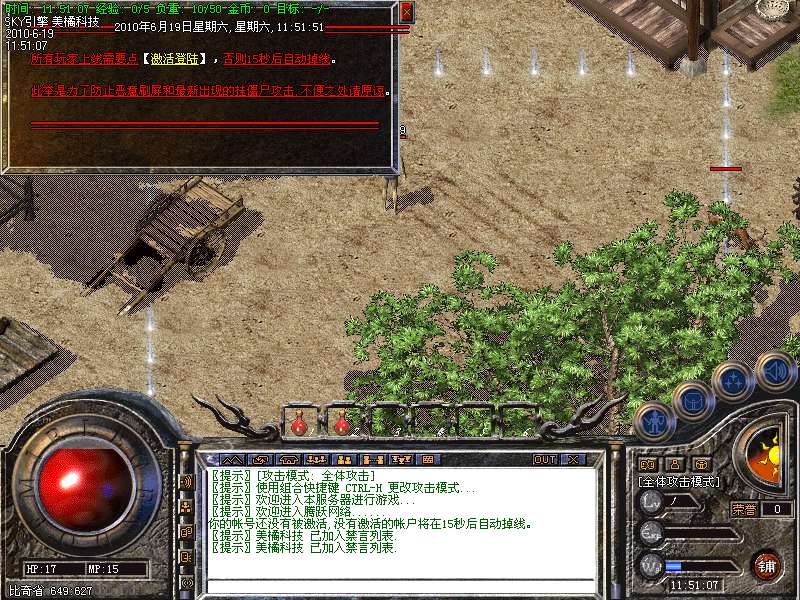This screenshot has height=600, width=800.
Task: Open the character status round button
Action: (651, 420)
